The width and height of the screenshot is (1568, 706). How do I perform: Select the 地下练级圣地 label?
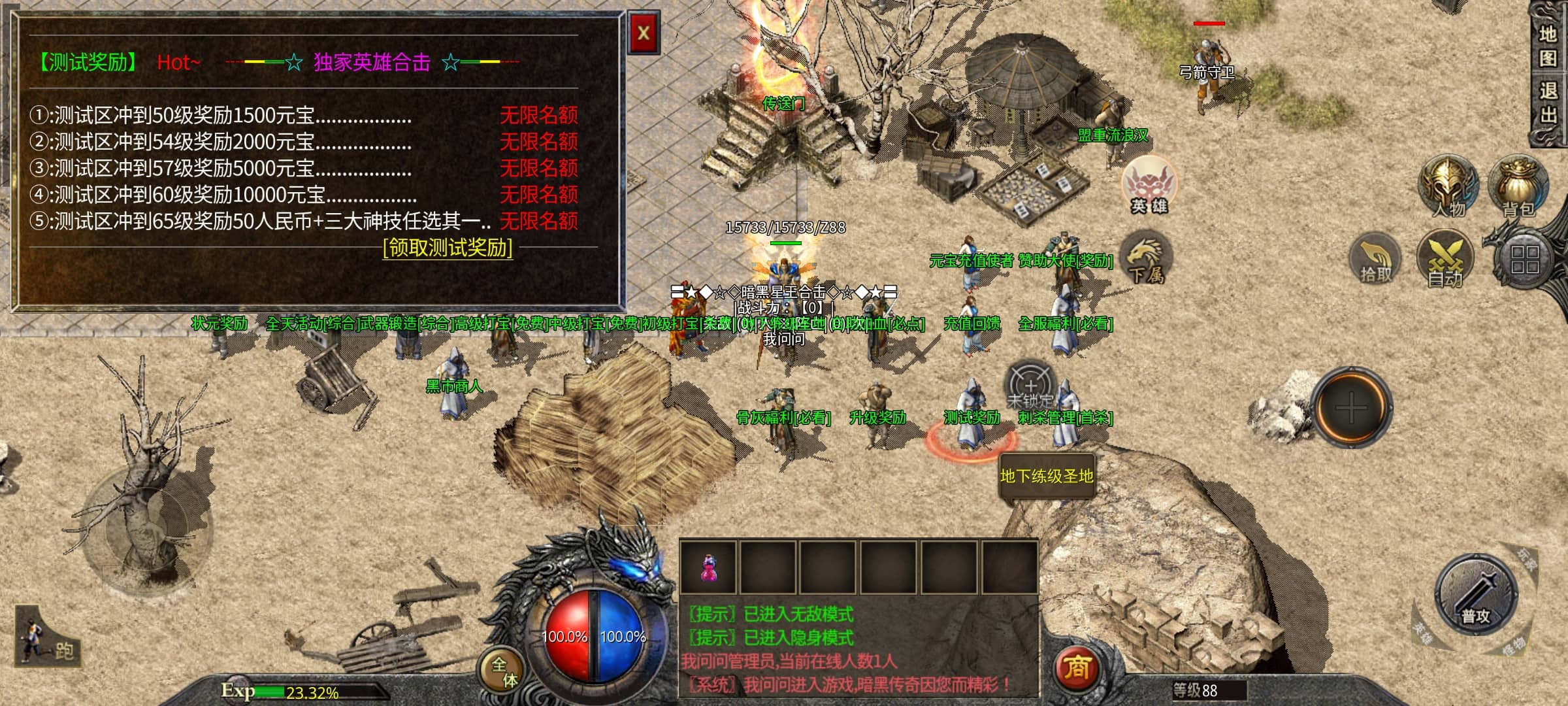pos(1047,477)
